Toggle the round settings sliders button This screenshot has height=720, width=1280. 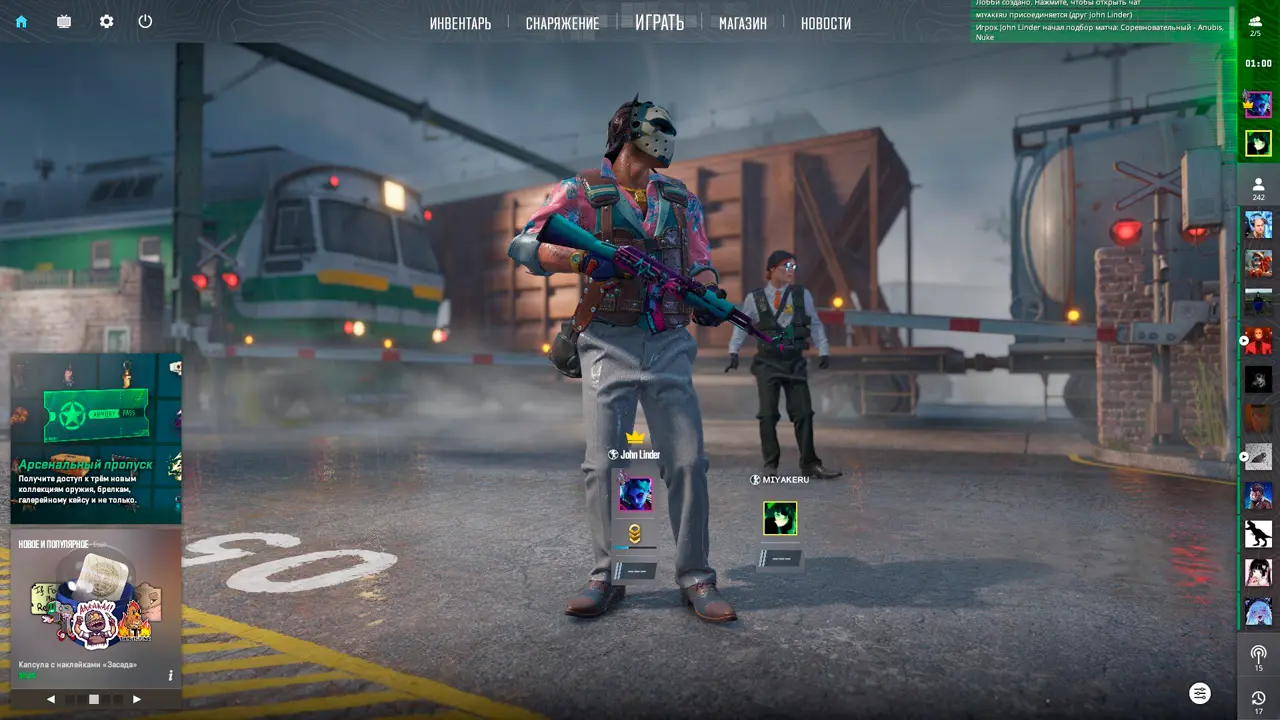click(x=1200, y=693)
